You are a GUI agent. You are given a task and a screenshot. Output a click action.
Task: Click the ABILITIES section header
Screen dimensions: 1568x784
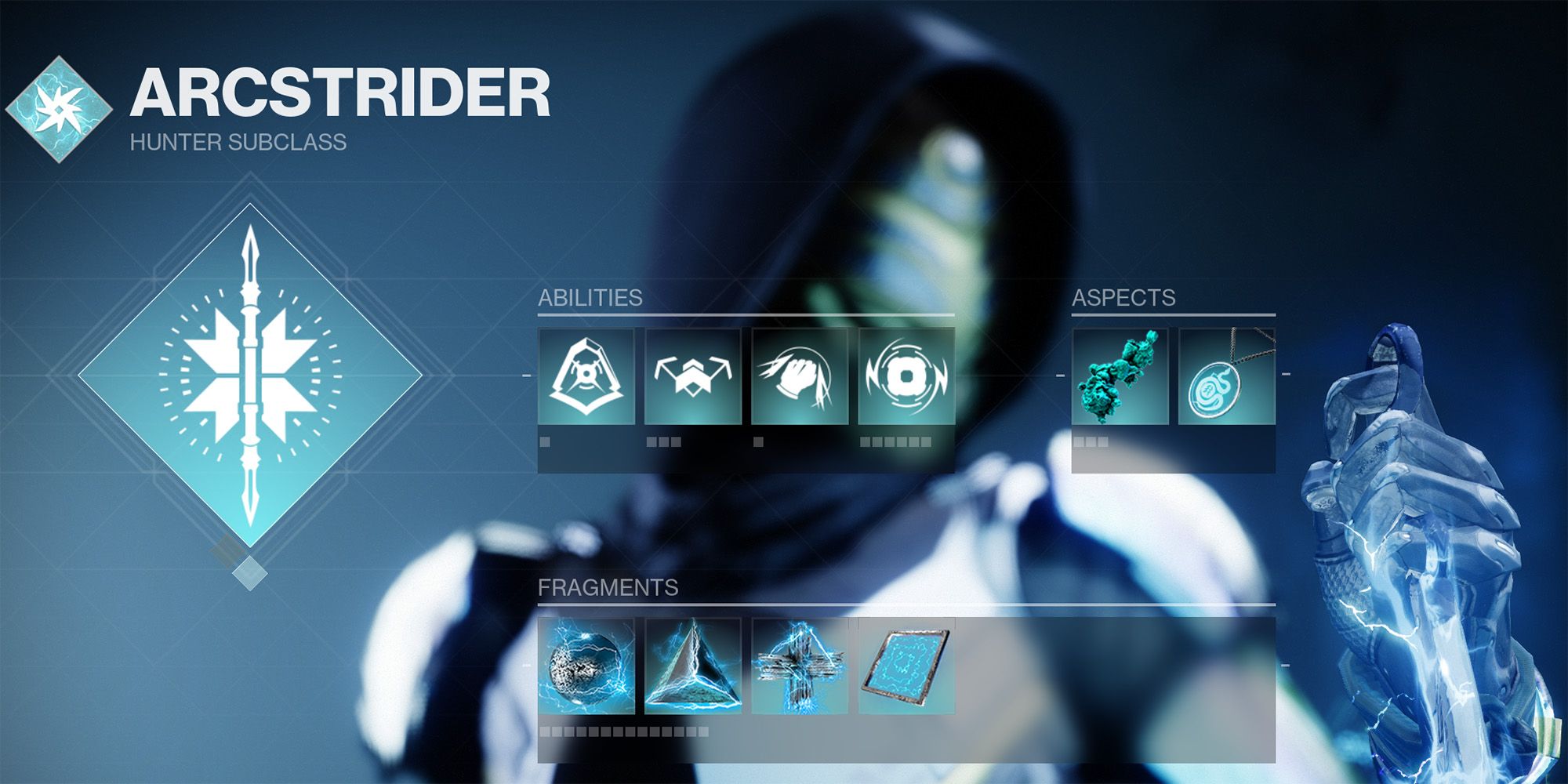click(590, 298)
